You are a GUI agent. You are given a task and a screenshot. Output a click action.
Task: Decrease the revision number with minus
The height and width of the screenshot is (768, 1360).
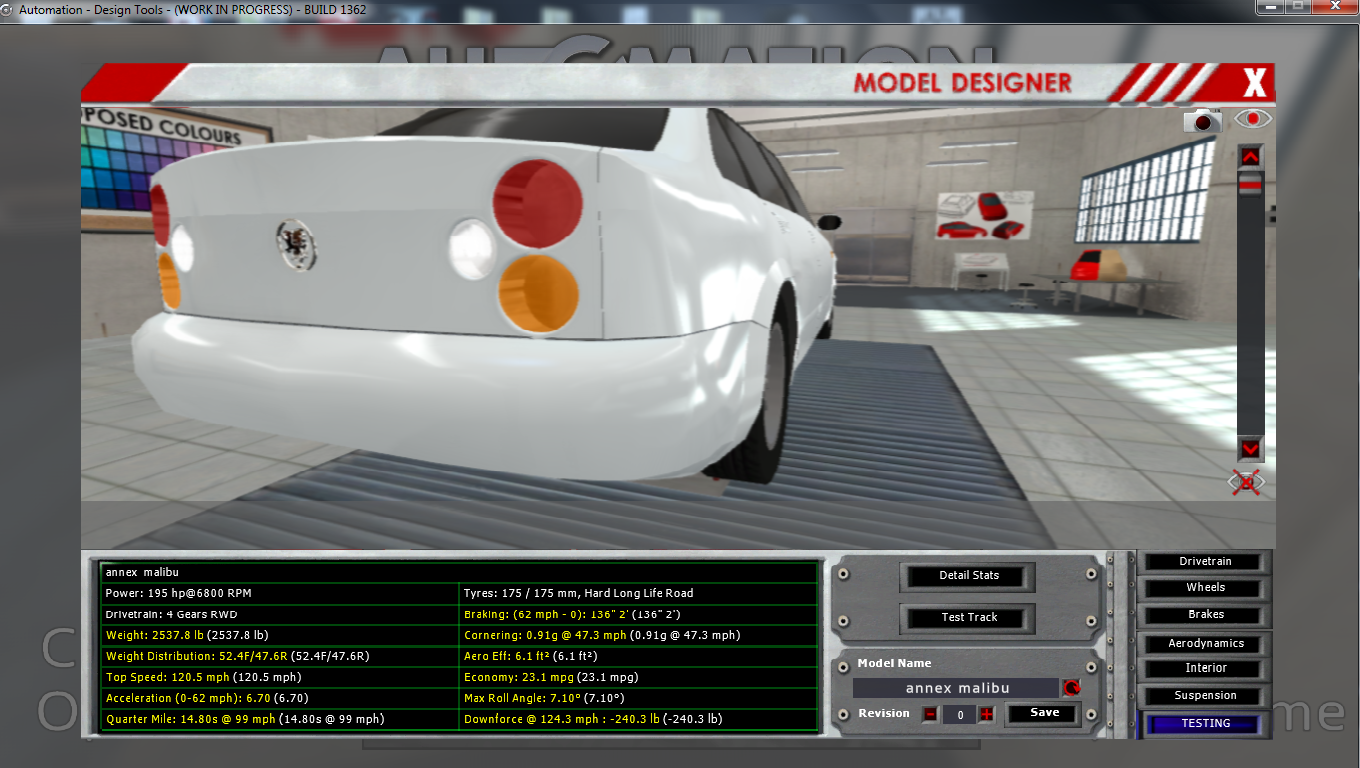[930, 714]
